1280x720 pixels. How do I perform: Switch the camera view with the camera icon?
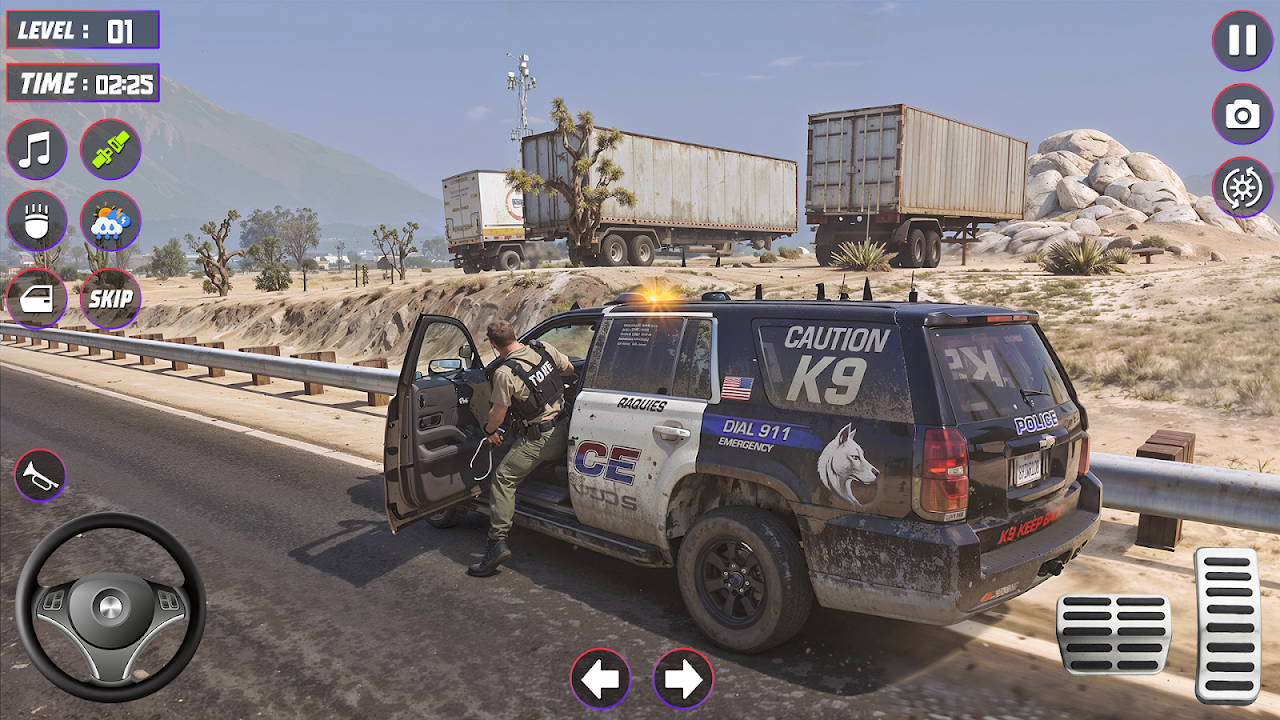click(x=1242, y=114)
